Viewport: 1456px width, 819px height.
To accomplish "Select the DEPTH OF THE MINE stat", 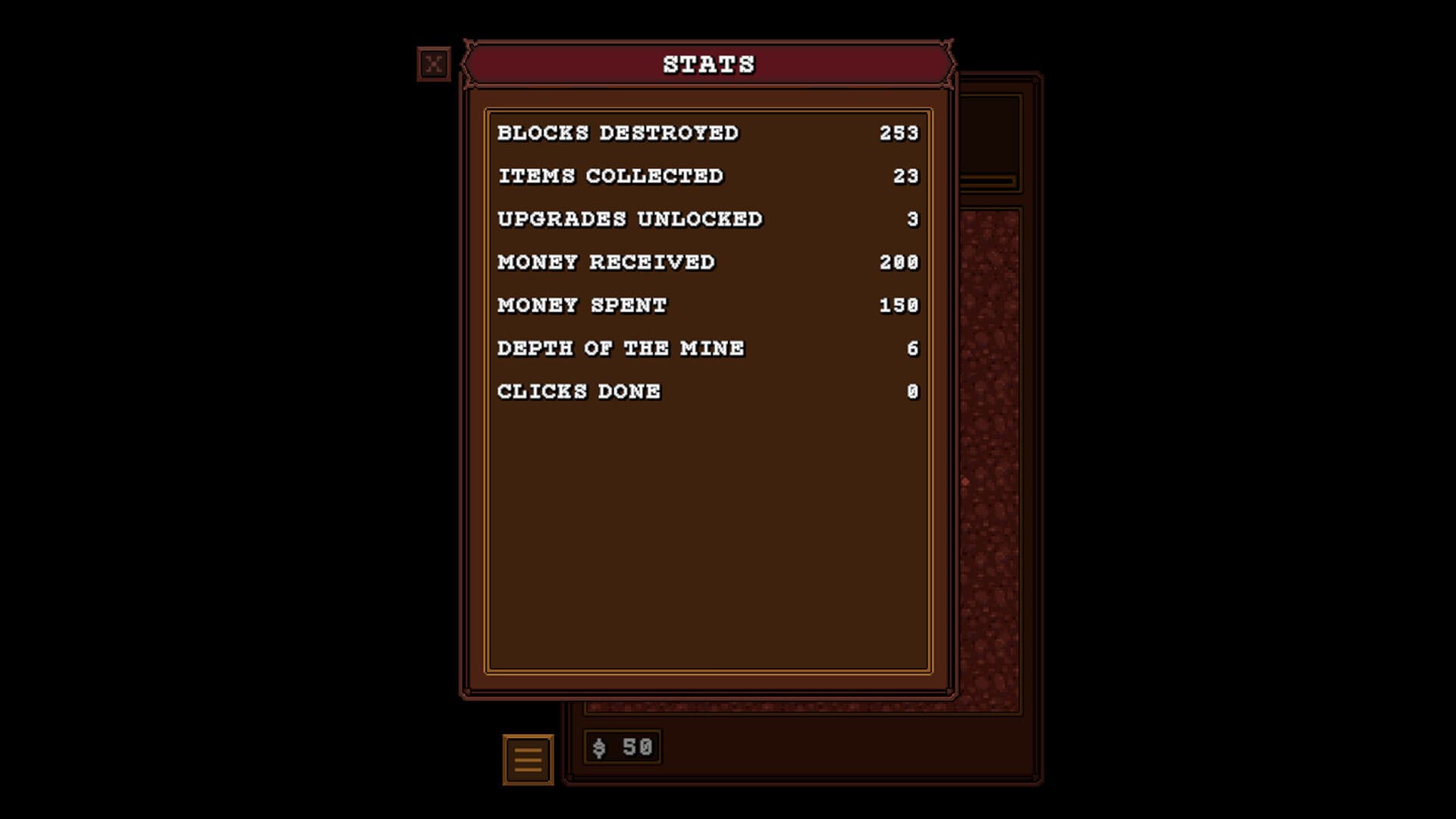I will tap(705, 348).
